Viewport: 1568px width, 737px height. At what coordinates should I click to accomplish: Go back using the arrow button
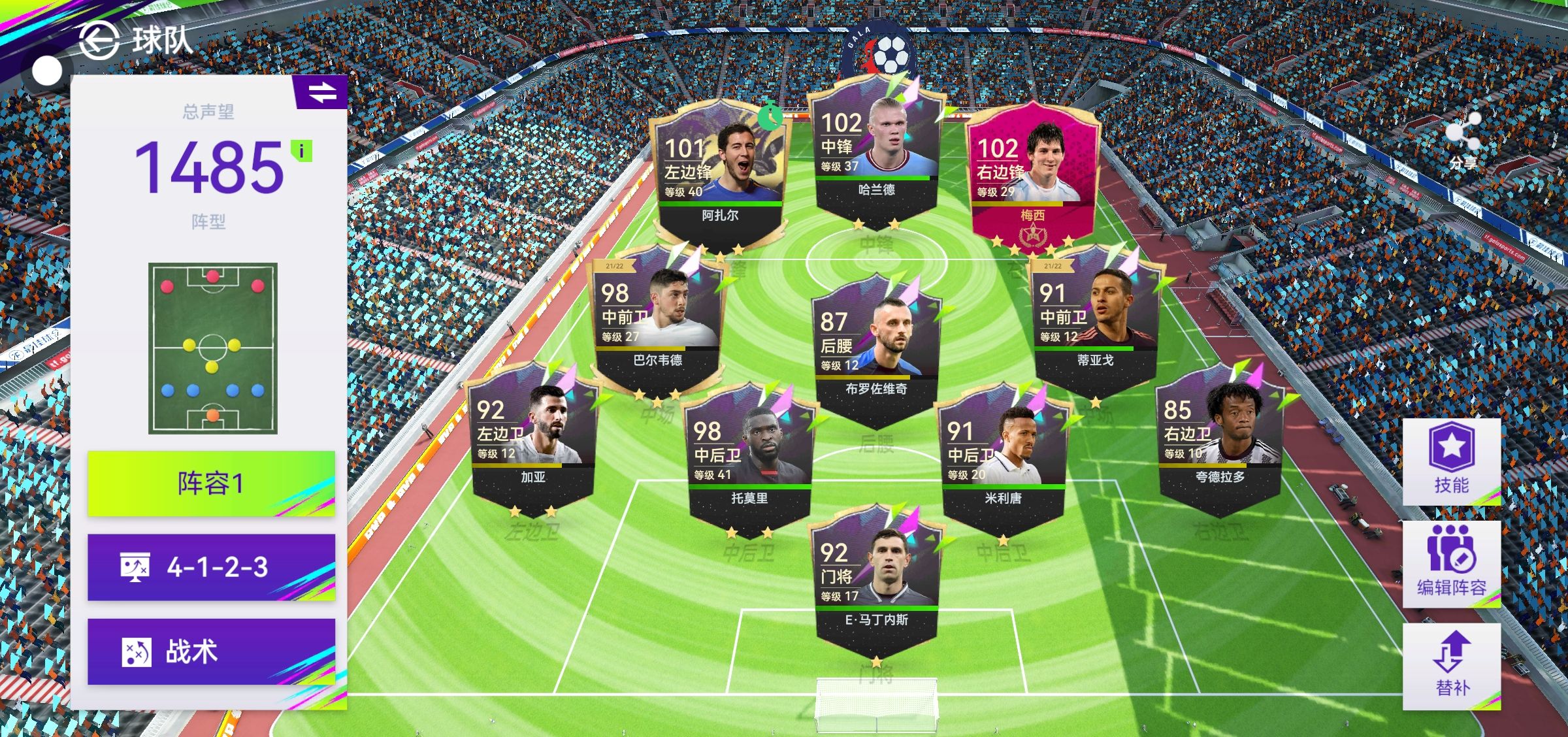click(98, 41)
